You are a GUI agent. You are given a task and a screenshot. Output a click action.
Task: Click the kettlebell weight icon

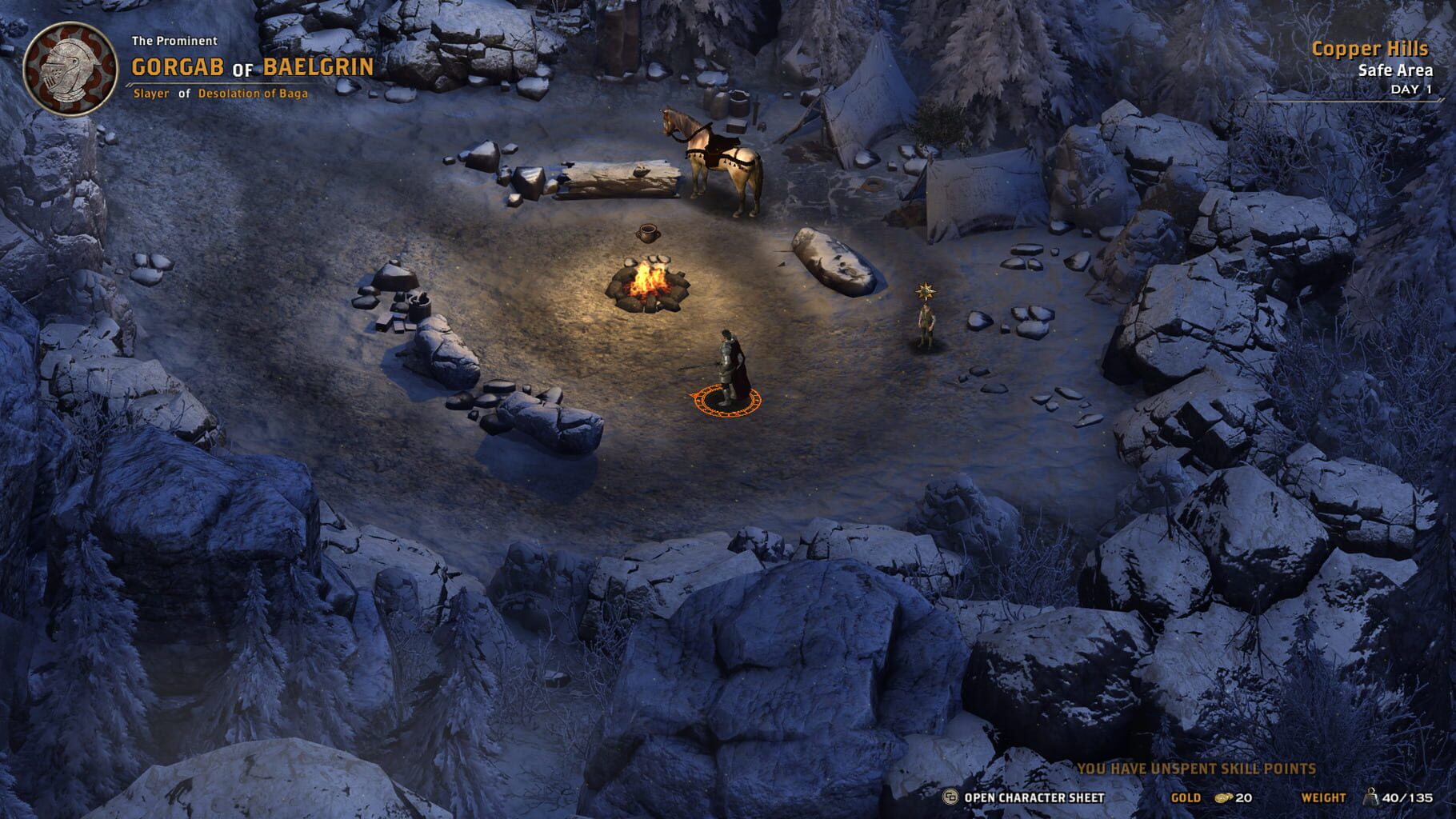tap(1373, 796)
